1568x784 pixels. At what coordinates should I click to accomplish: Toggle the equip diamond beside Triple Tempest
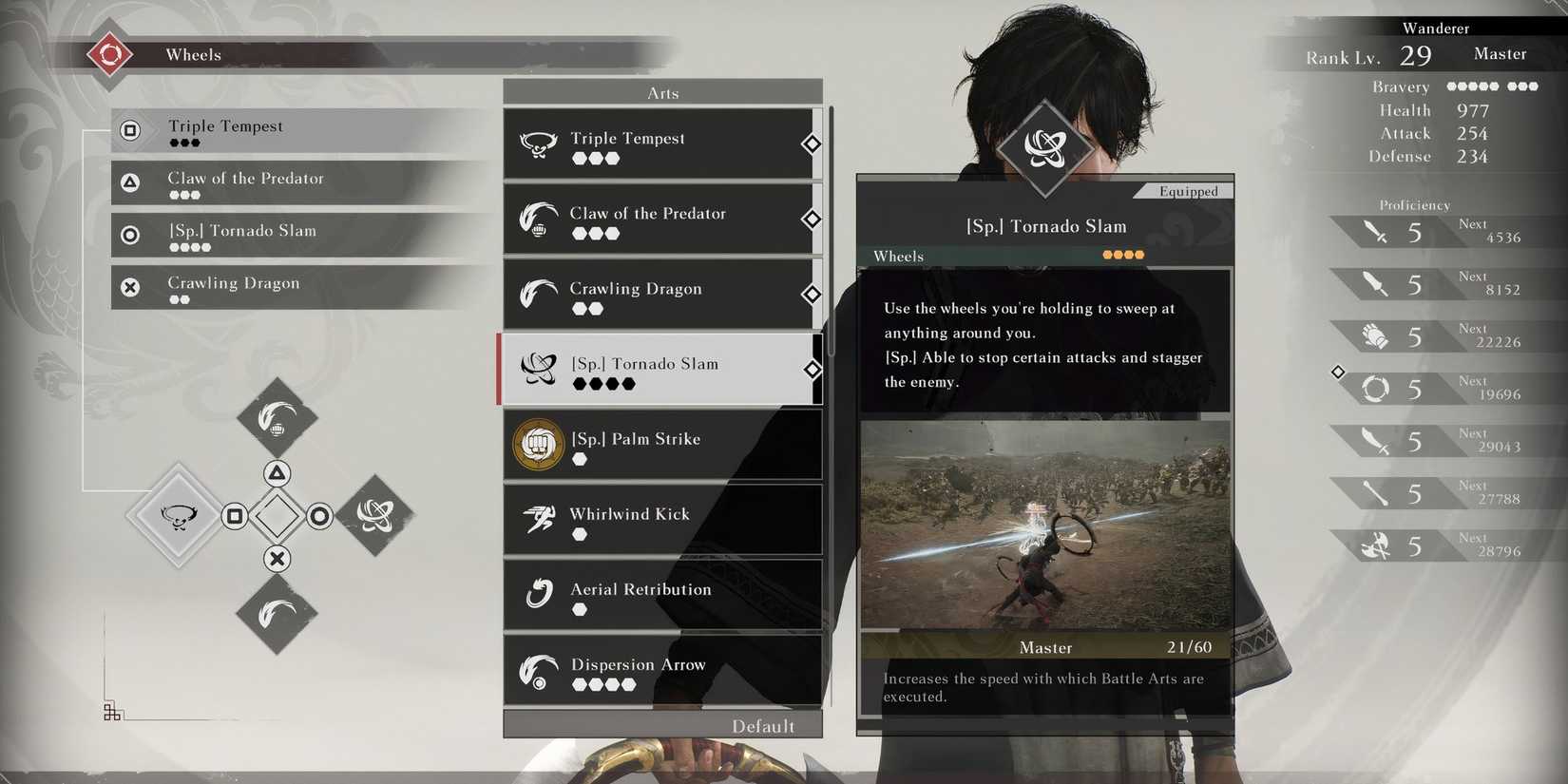coord(811,143)
